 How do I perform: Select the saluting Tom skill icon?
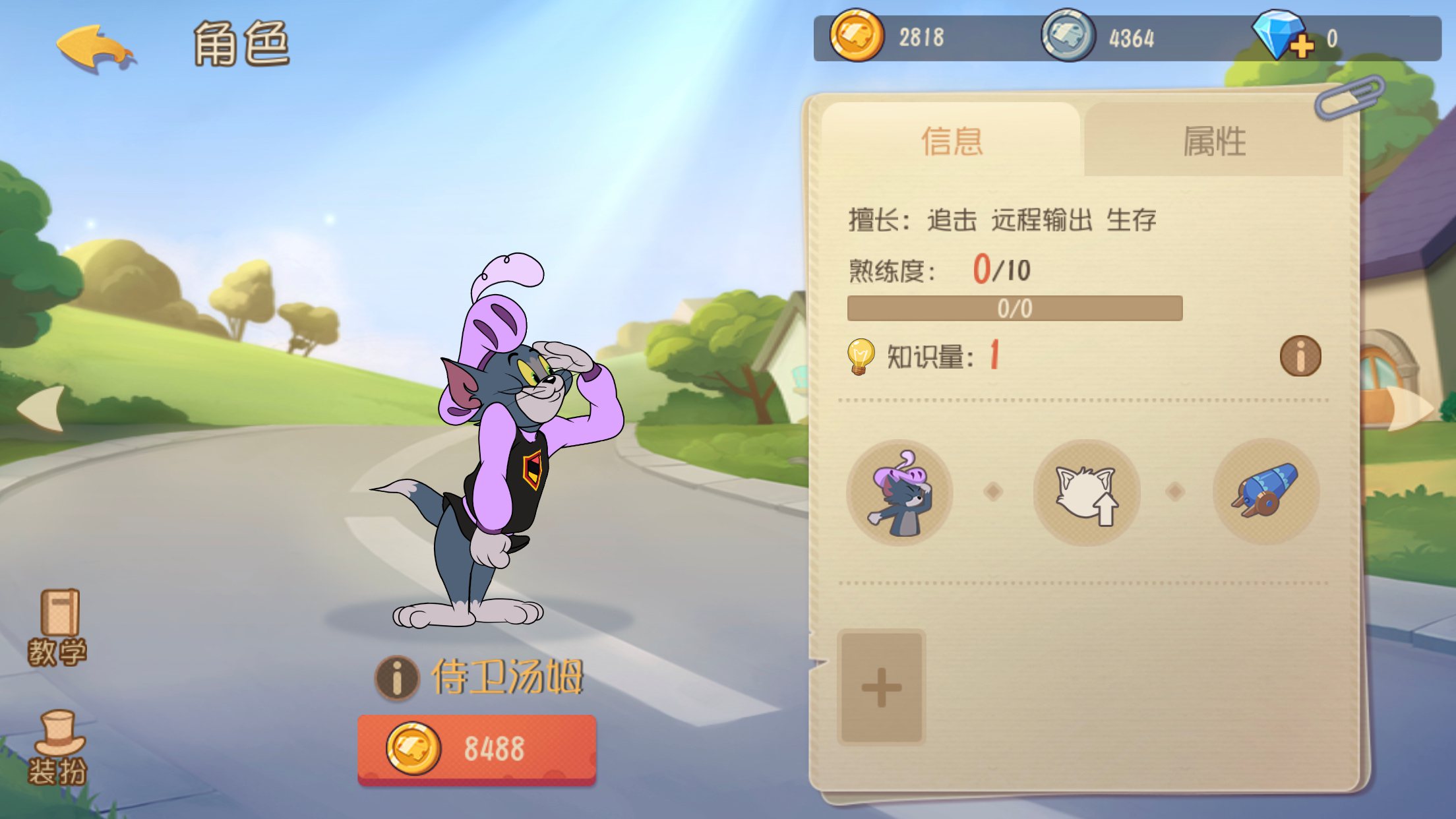[x=899, y=493]
